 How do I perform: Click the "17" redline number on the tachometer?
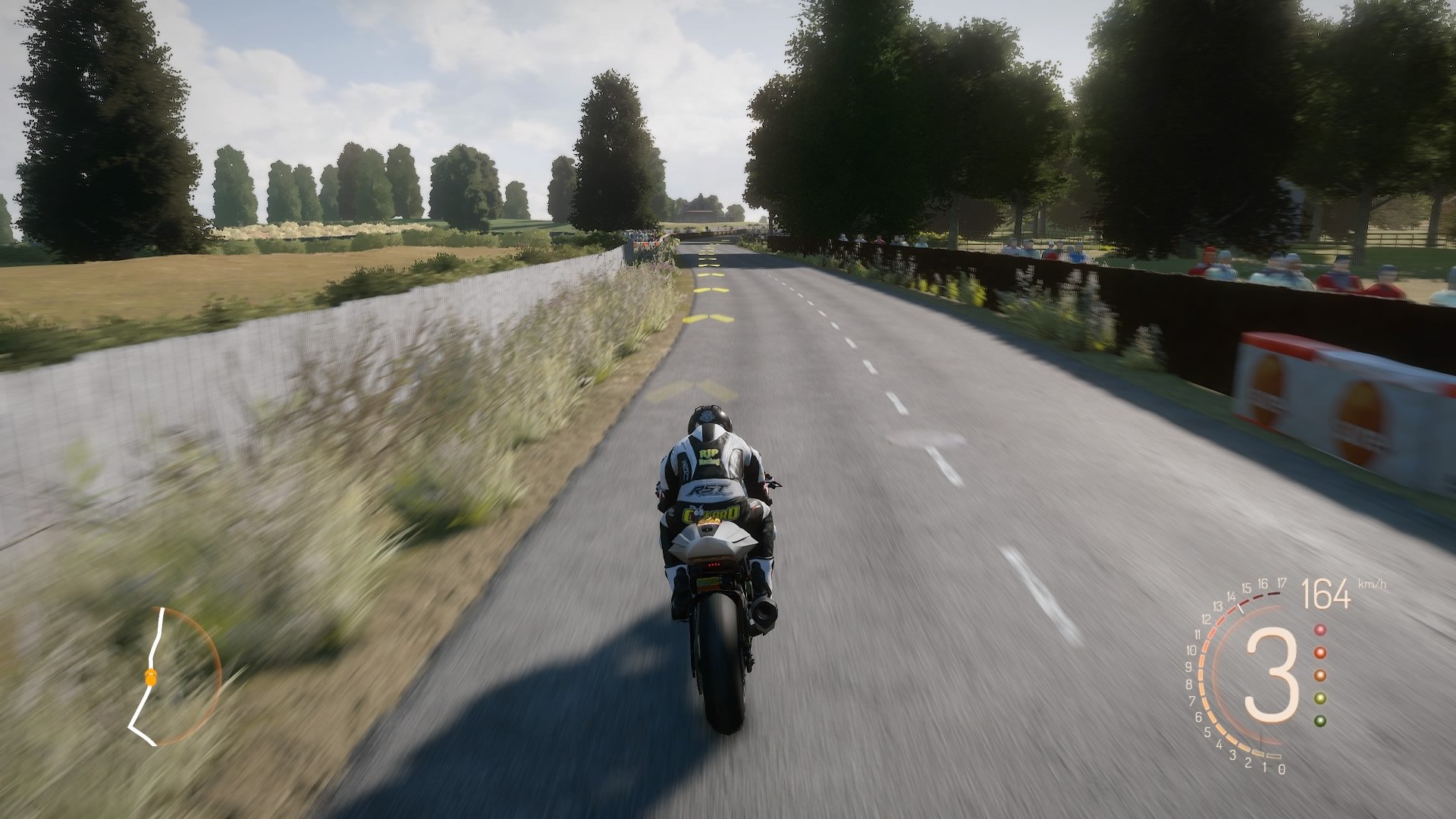point(1282,582)
